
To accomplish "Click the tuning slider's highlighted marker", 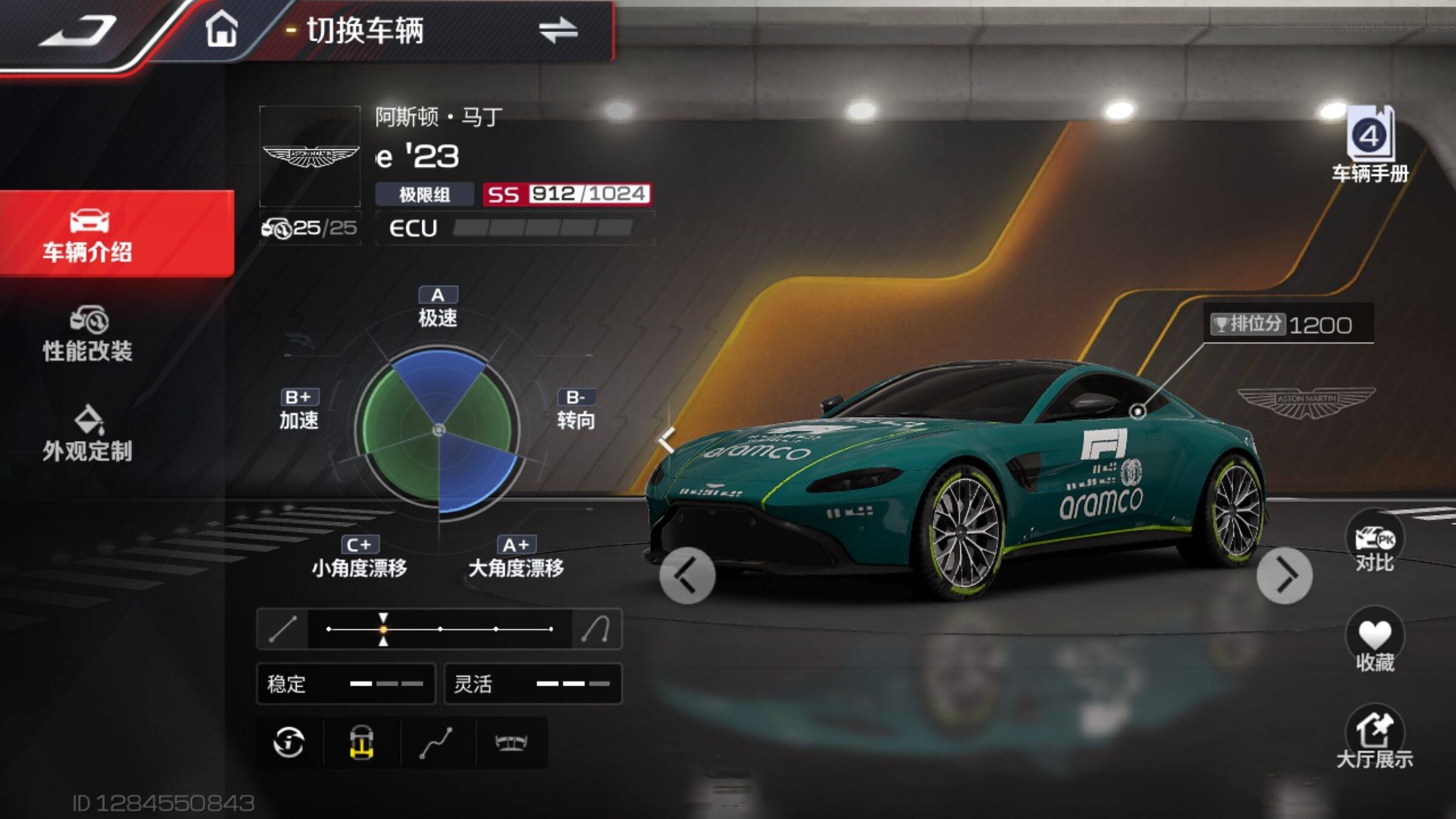I will [383, 629].
